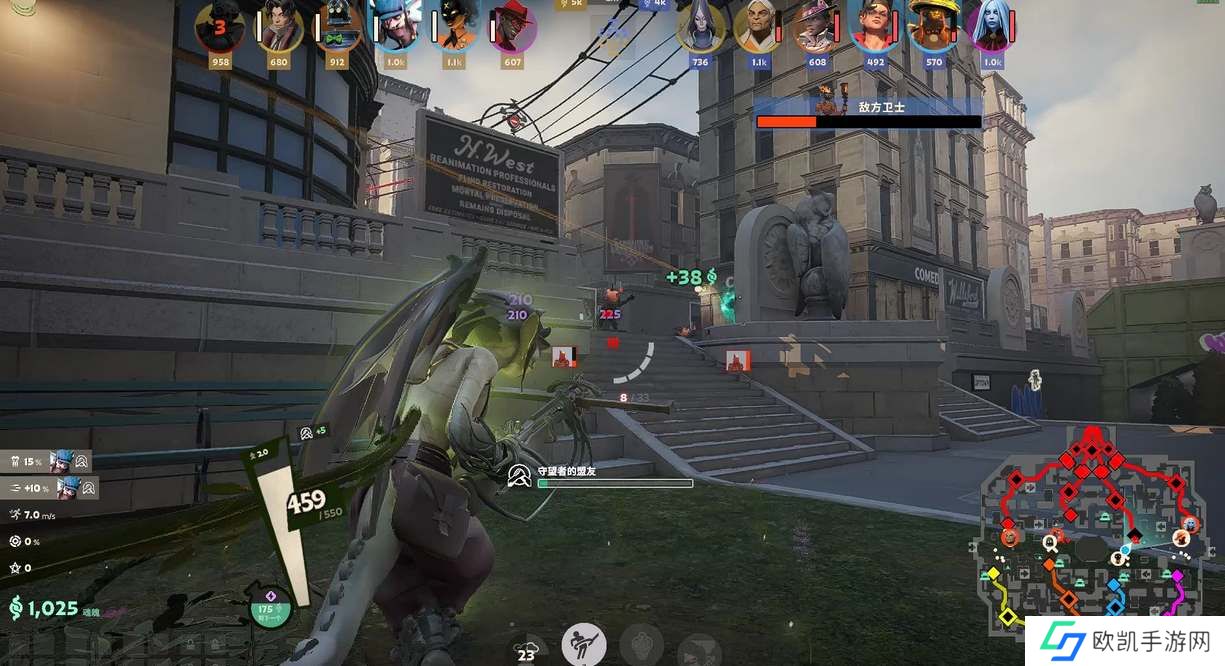Screen dimensions: 1225x666
Task: Choose the blue-hat mustached hero portrait
Action: tap(396, 27)
